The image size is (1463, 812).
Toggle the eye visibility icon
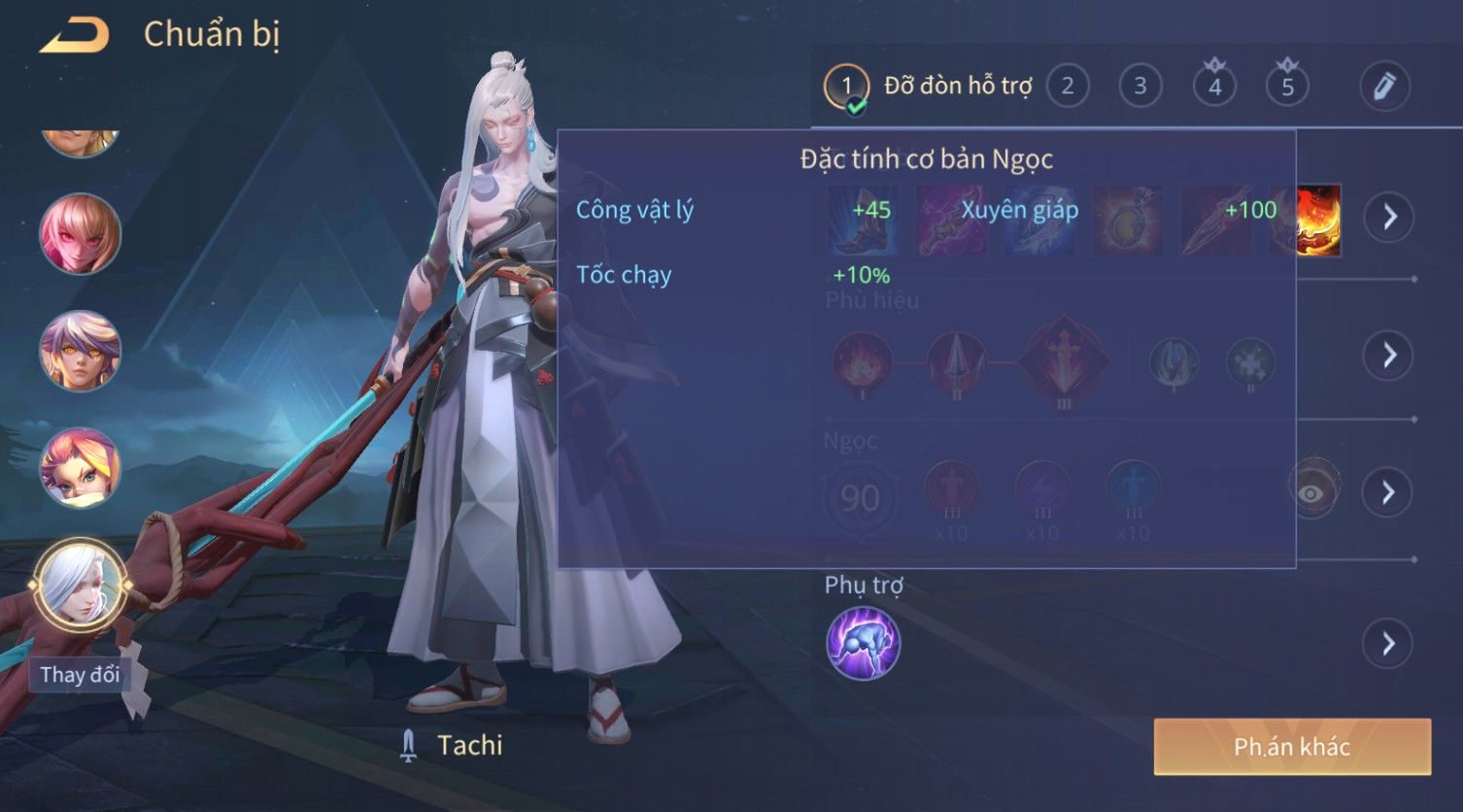(1311, 492)
